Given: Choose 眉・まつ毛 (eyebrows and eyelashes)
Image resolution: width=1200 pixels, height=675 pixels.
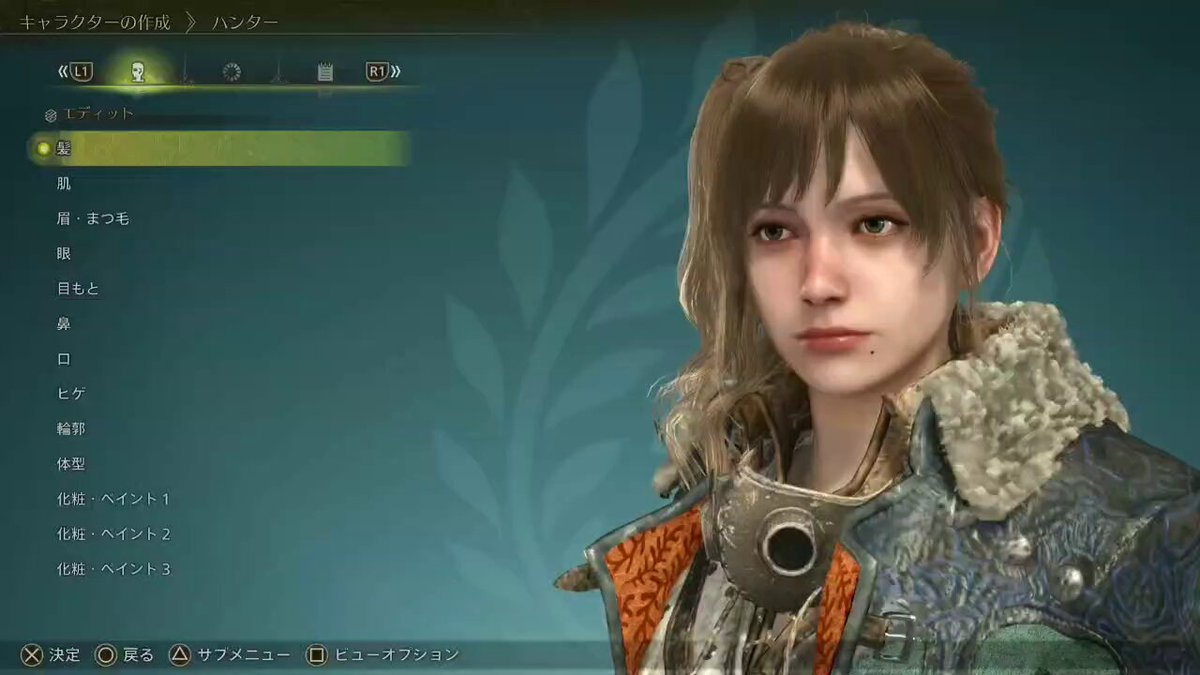Looking at the screenshot, I should [93, 218].
